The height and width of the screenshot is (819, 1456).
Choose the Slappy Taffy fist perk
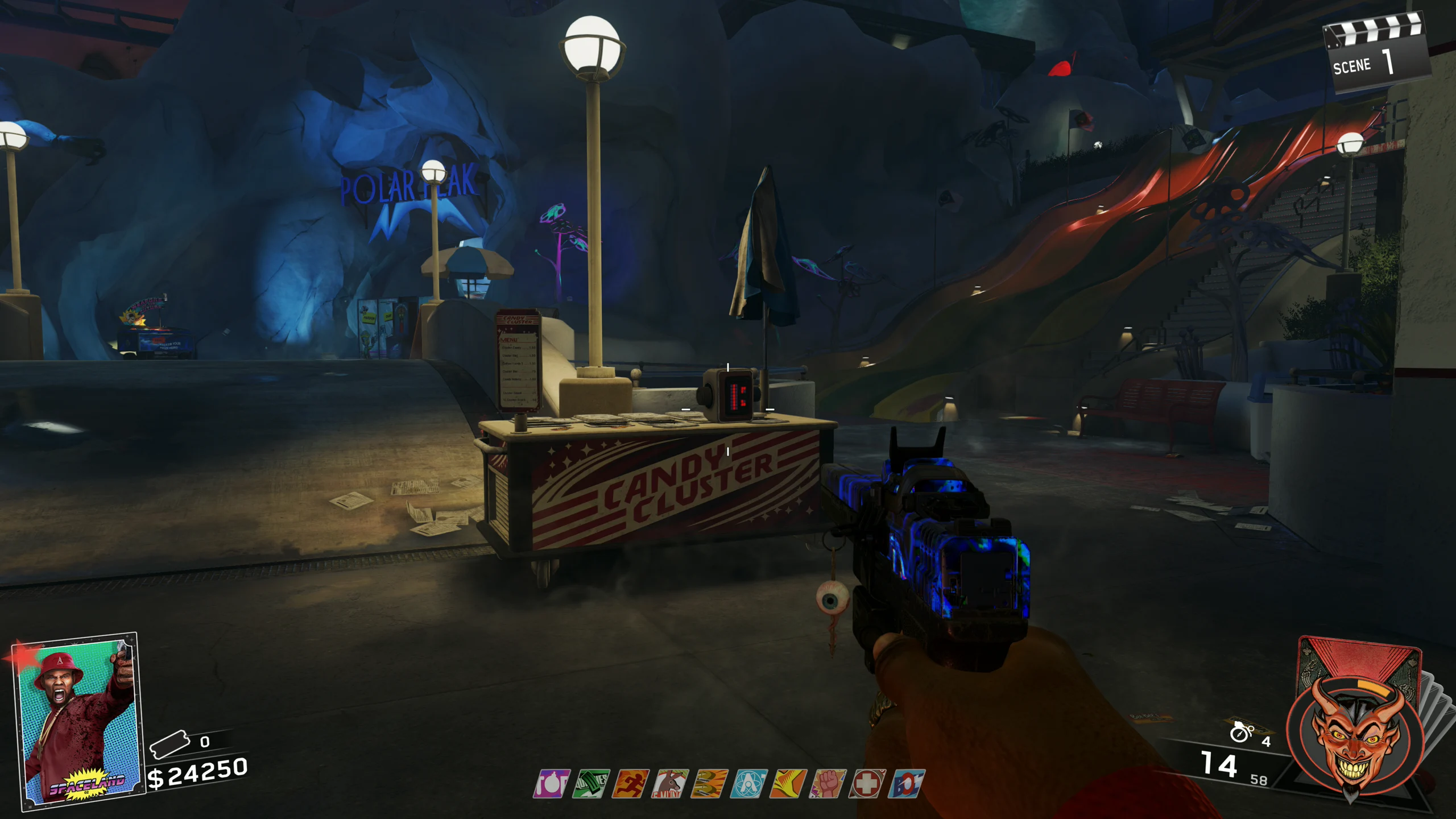(828, 784)
